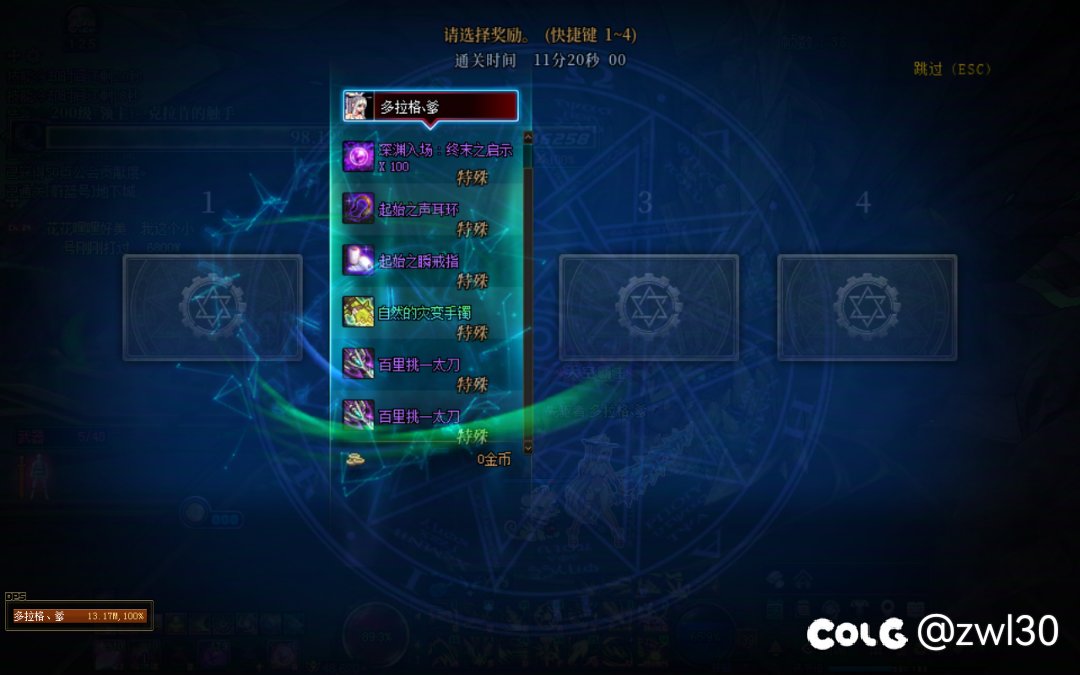Click the reward list's scroll-down arrow
The height and width of the screenshot is (675, 1080).
coord(529,448)
